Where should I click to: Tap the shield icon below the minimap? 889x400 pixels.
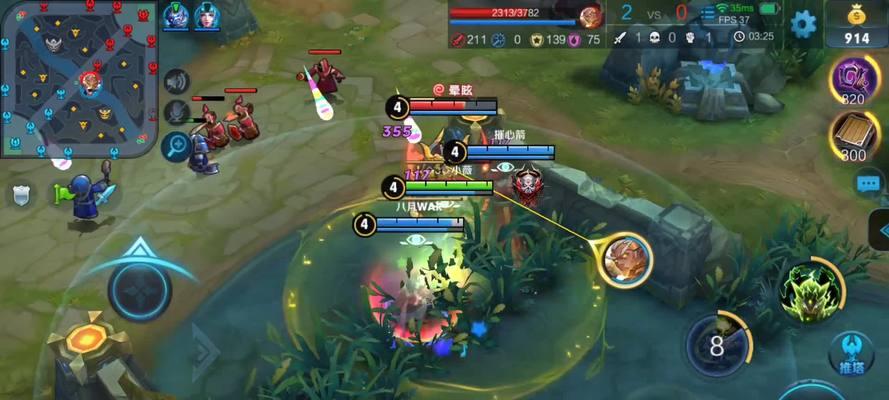(x=20, y=194)
